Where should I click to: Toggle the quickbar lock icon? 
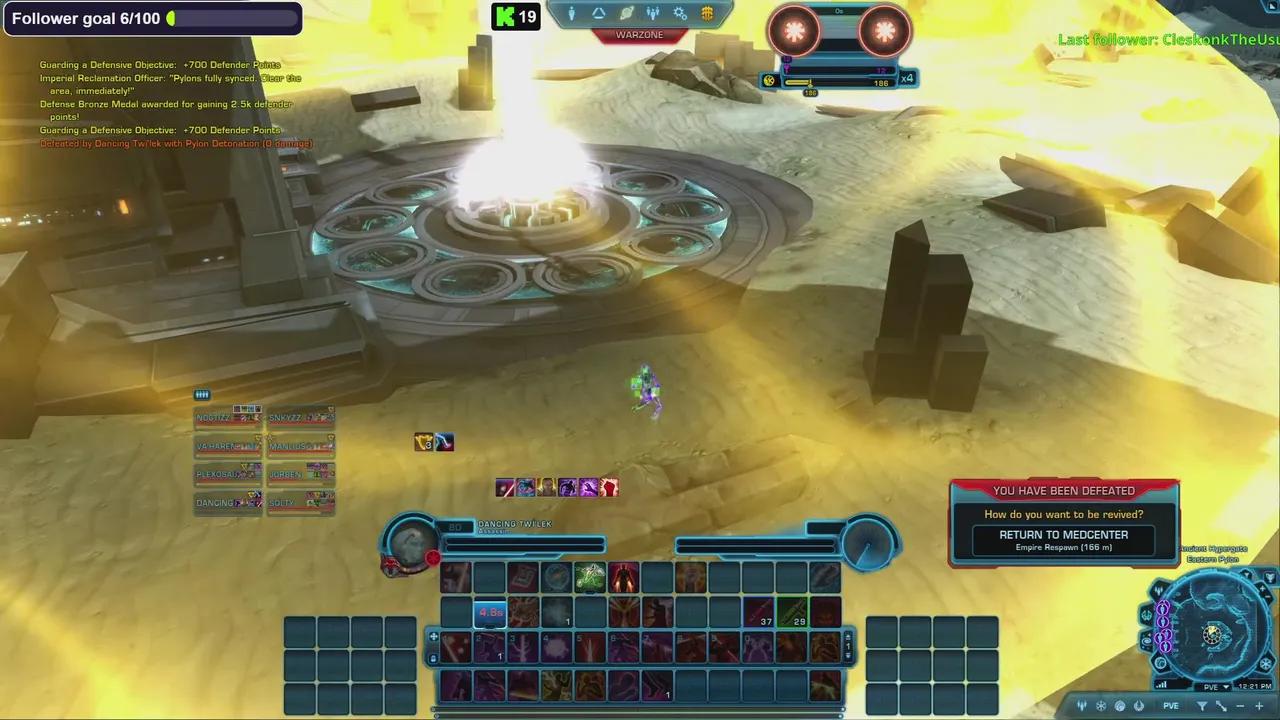click(433, 658)
